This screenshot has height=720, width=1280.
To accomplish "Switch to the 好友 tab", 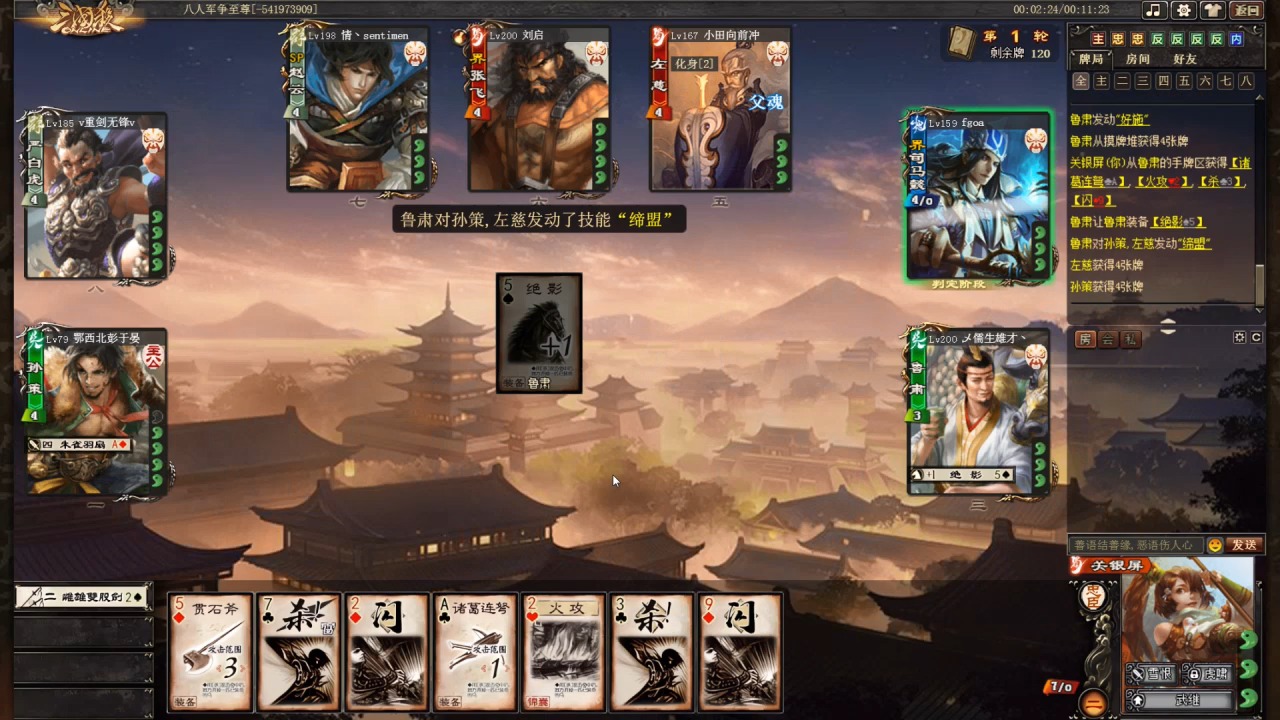I will click(1185, 59).
